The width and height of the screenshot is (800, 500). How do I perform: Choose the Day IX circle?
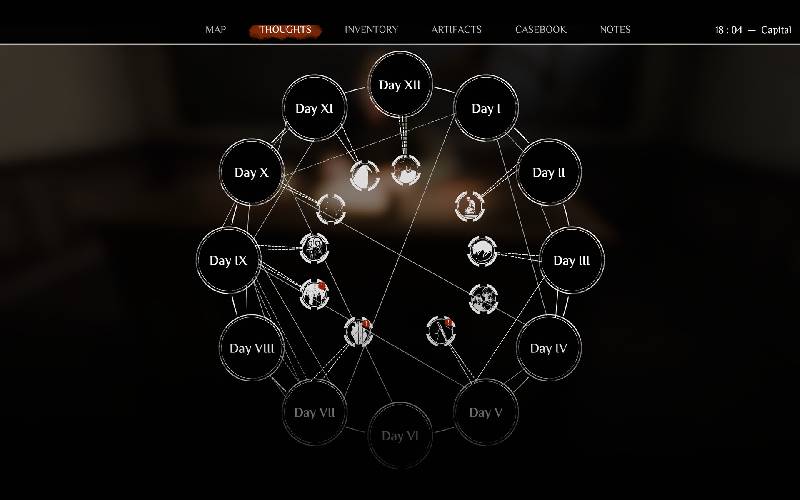click(x=229, y=261)
